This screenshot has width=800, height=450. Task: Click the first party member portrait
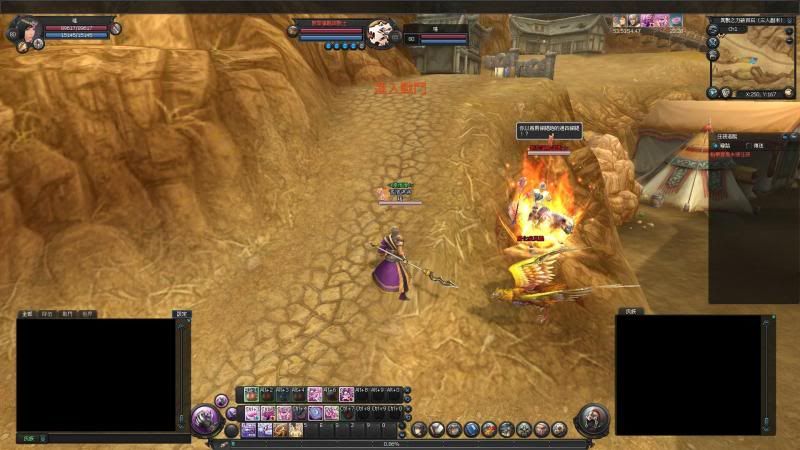coord(620,20)
